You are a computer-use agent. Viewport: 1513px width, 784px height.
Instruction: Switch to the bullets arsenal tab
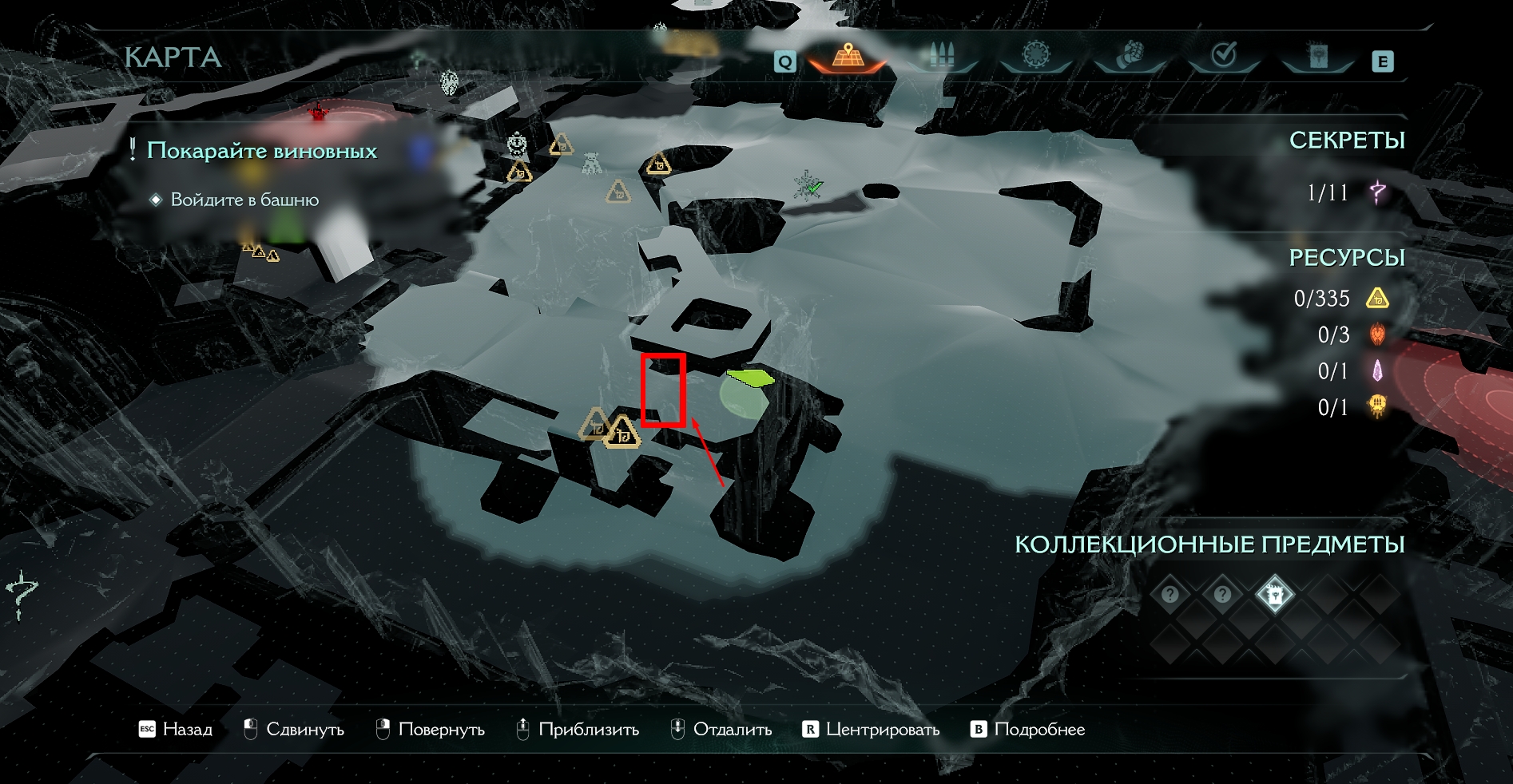pos(941,56)
